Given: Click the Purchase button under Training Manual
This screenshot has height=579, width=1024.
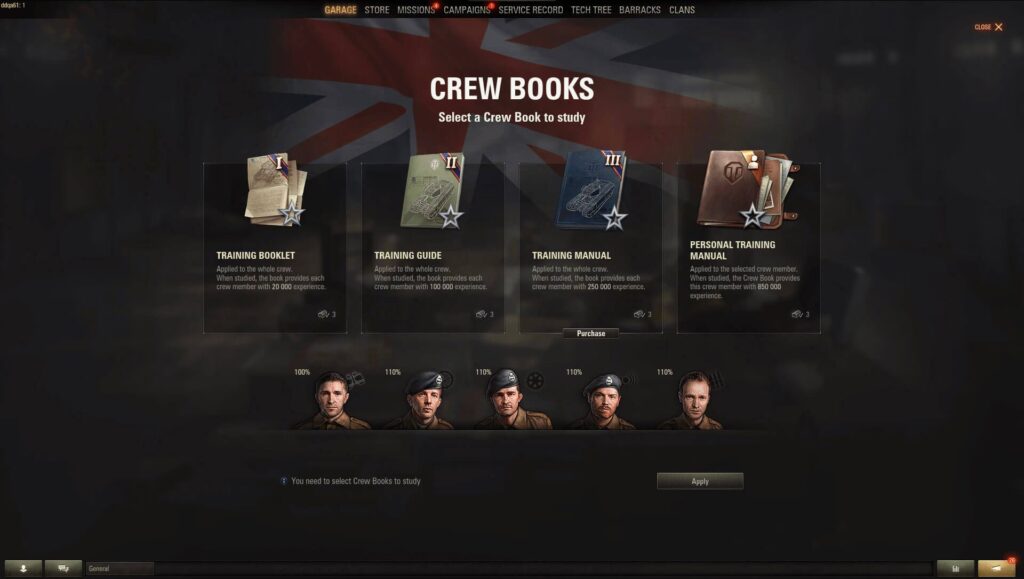Looking at the screenshot, I should pyautogui.click(x=590, y=333).
